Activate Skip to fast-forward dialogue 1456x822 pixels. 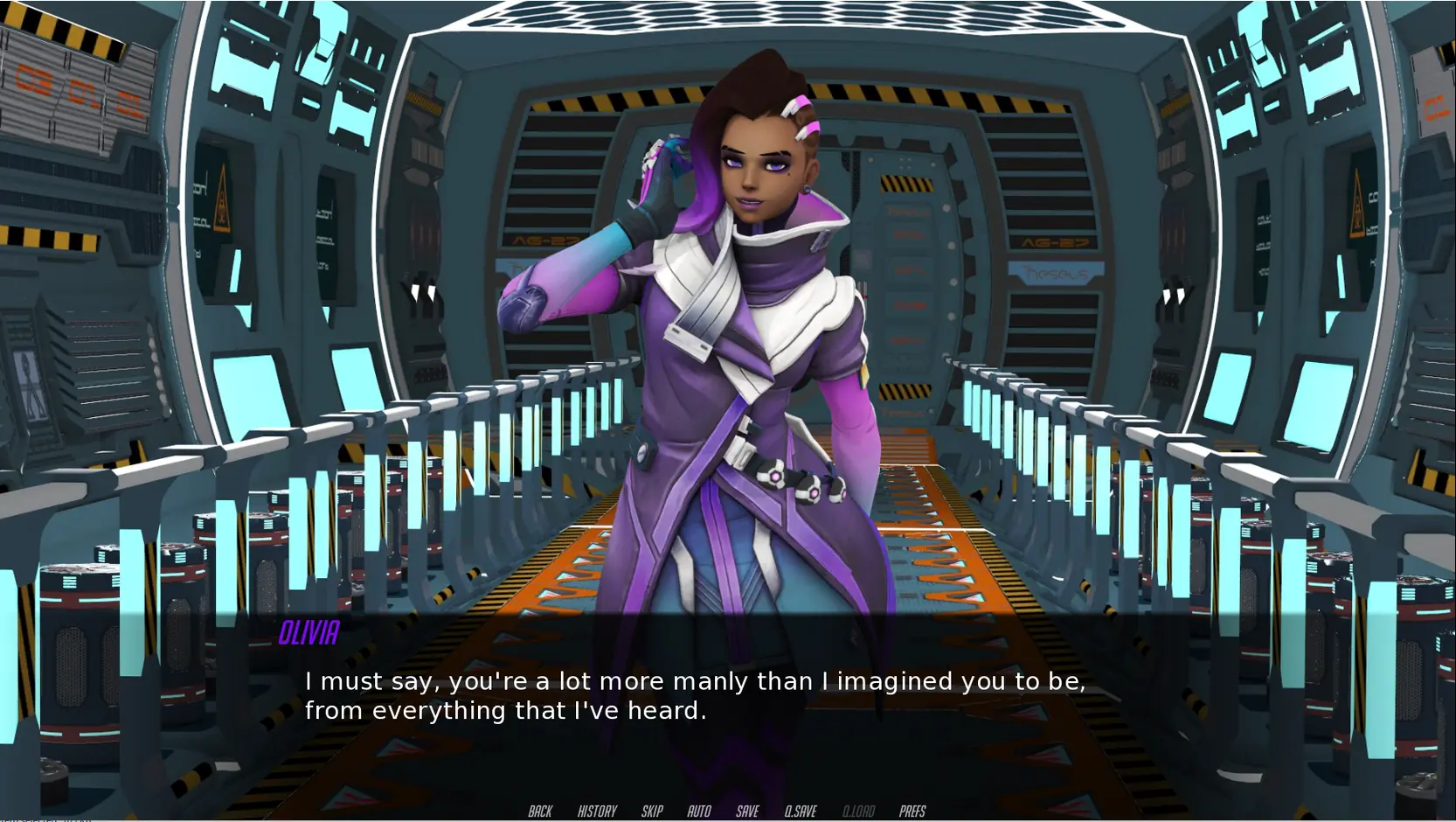(x=652, y=812)
